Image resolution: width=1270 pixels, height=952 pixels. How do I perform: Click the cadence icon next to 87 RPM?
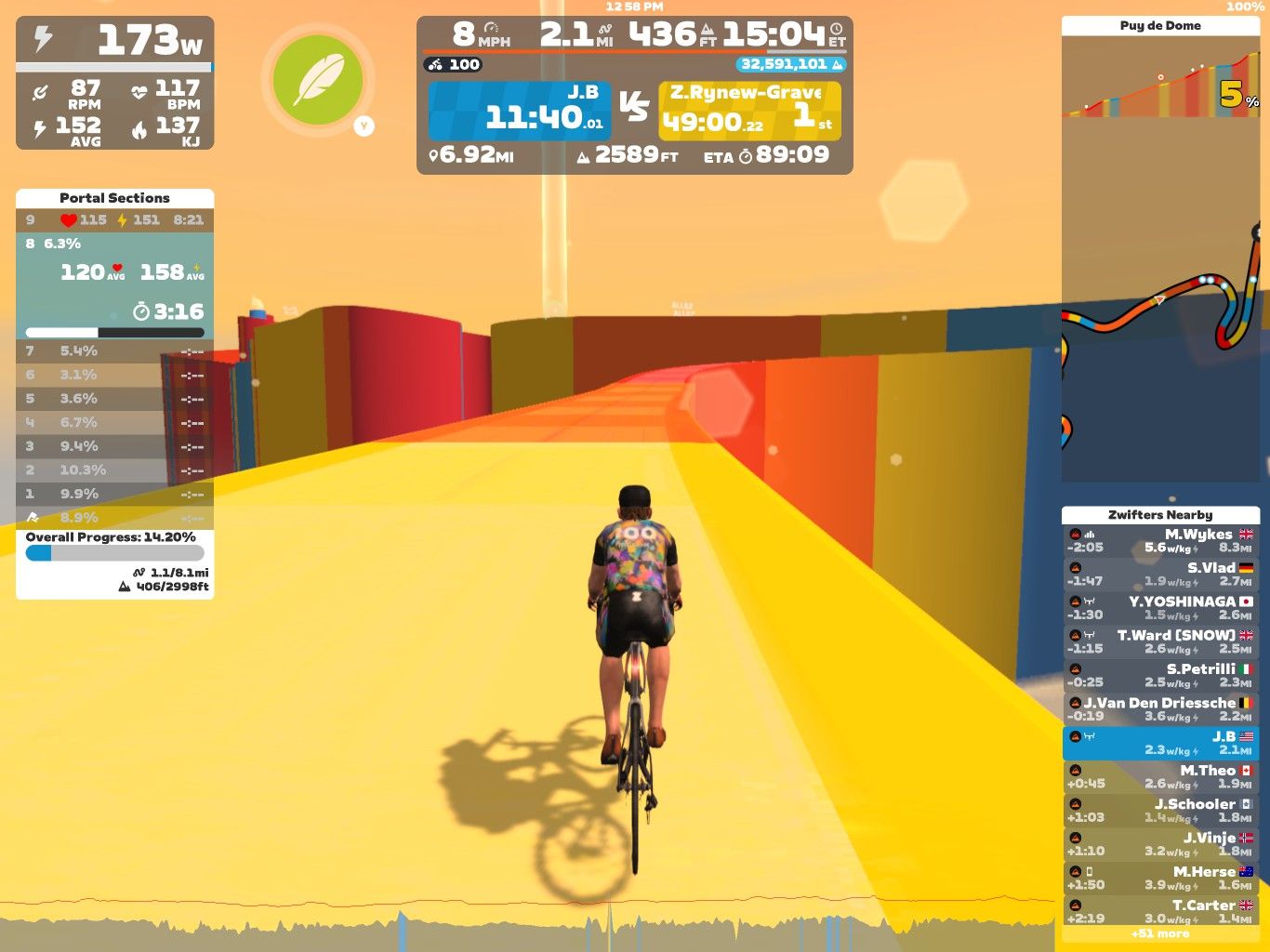(x=40, y=92)
